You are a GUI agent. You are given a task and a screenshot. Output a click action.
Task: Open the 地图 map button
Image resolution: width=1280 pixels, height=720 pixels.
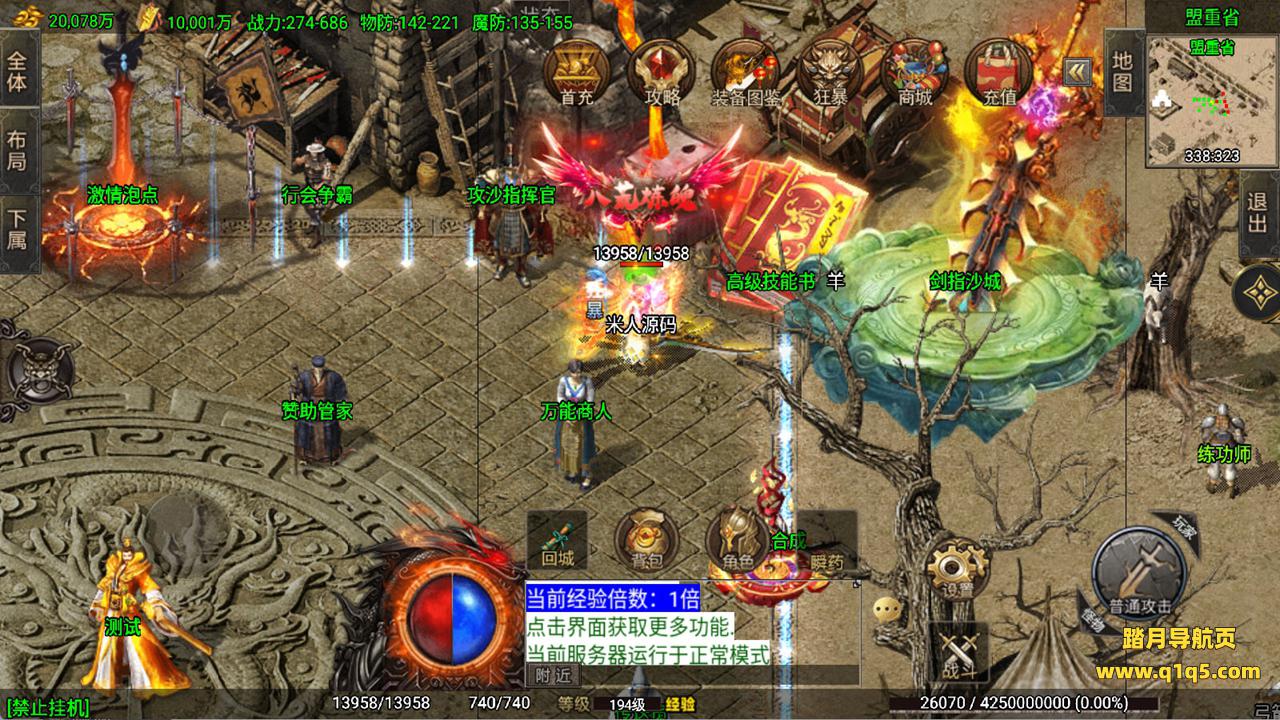(x=1123, y=72)
